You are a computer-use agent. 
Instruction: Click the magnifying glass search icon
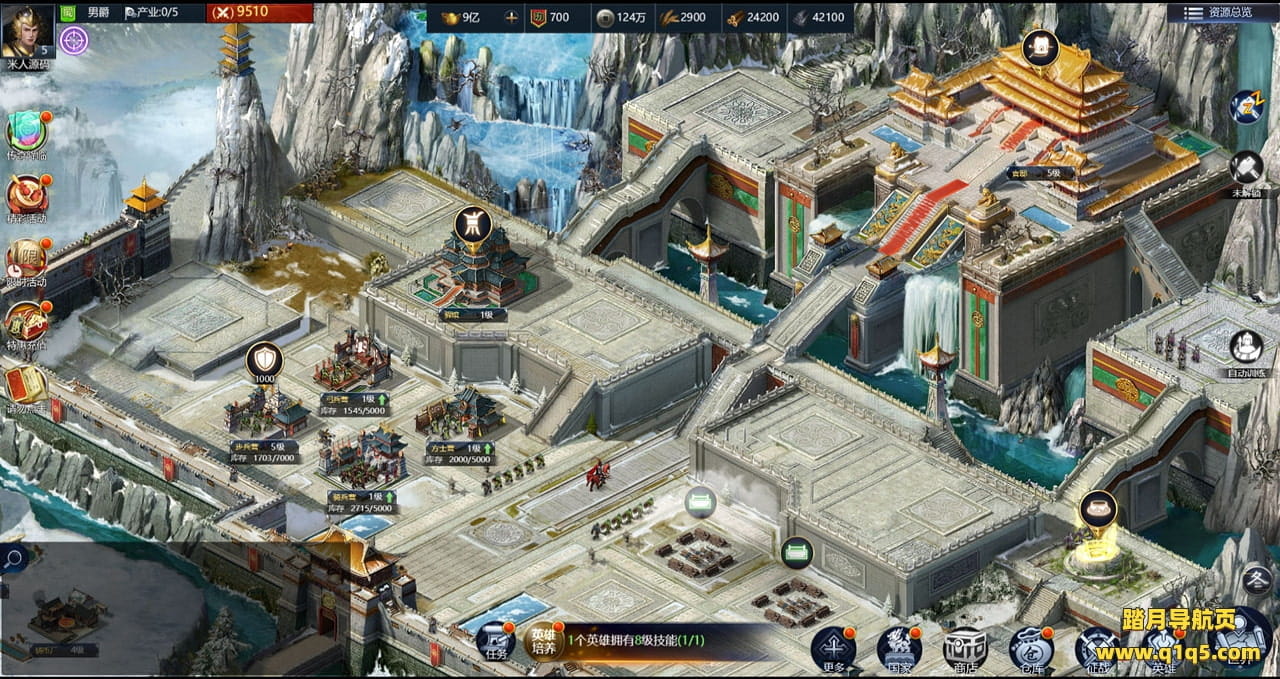[x=14, y=559]
